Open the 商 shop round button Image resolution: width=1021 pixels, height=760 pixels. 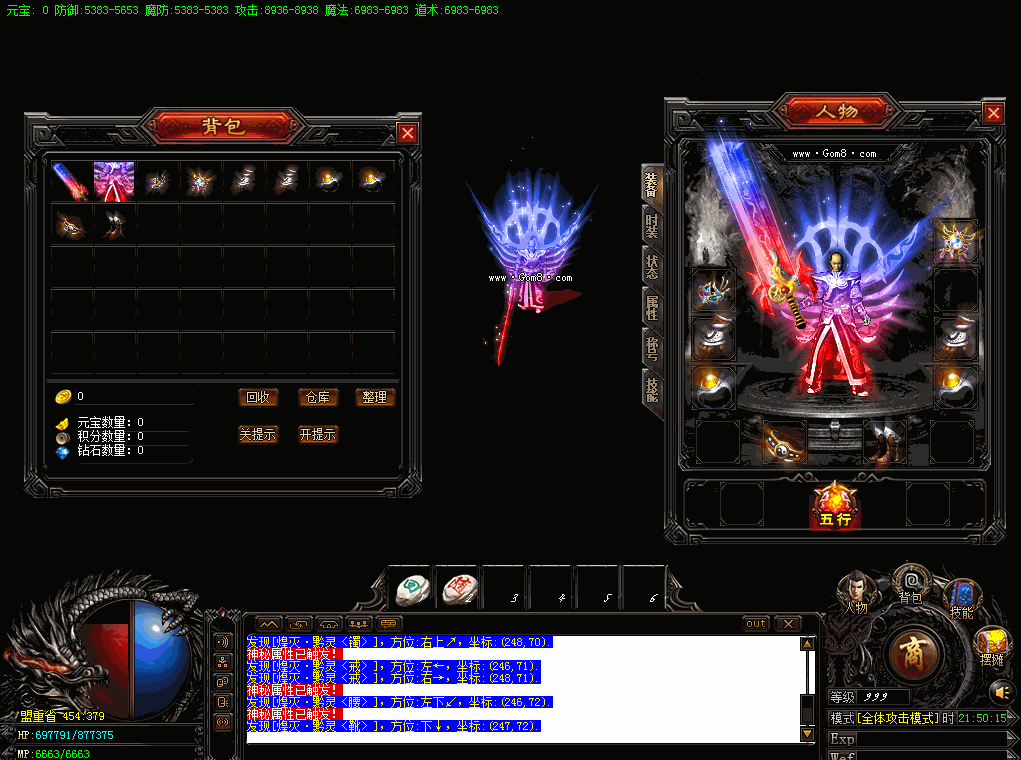pyautogui.click(x=913, y=654)
